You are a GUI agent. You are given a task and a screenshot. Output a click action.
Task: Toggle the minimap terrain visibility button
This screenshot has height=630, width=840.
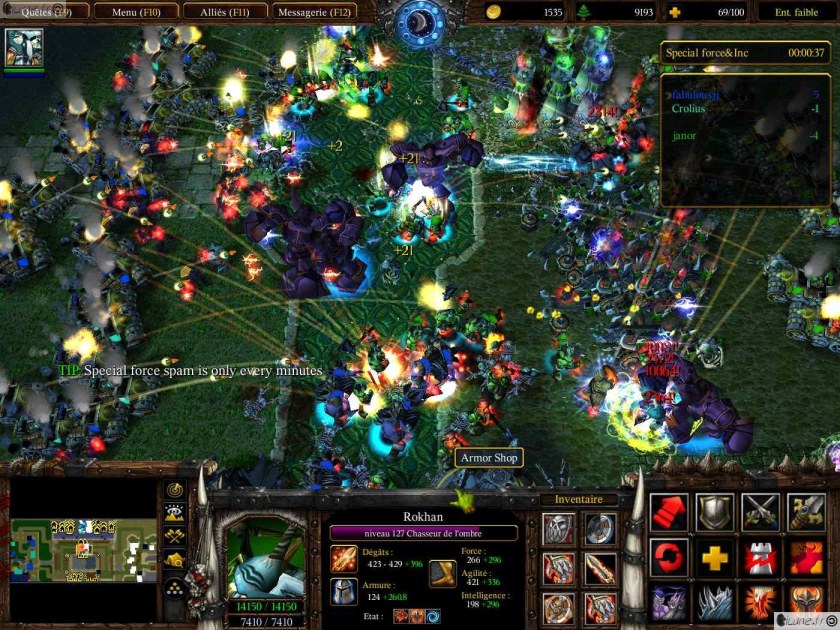pos(175,514)
